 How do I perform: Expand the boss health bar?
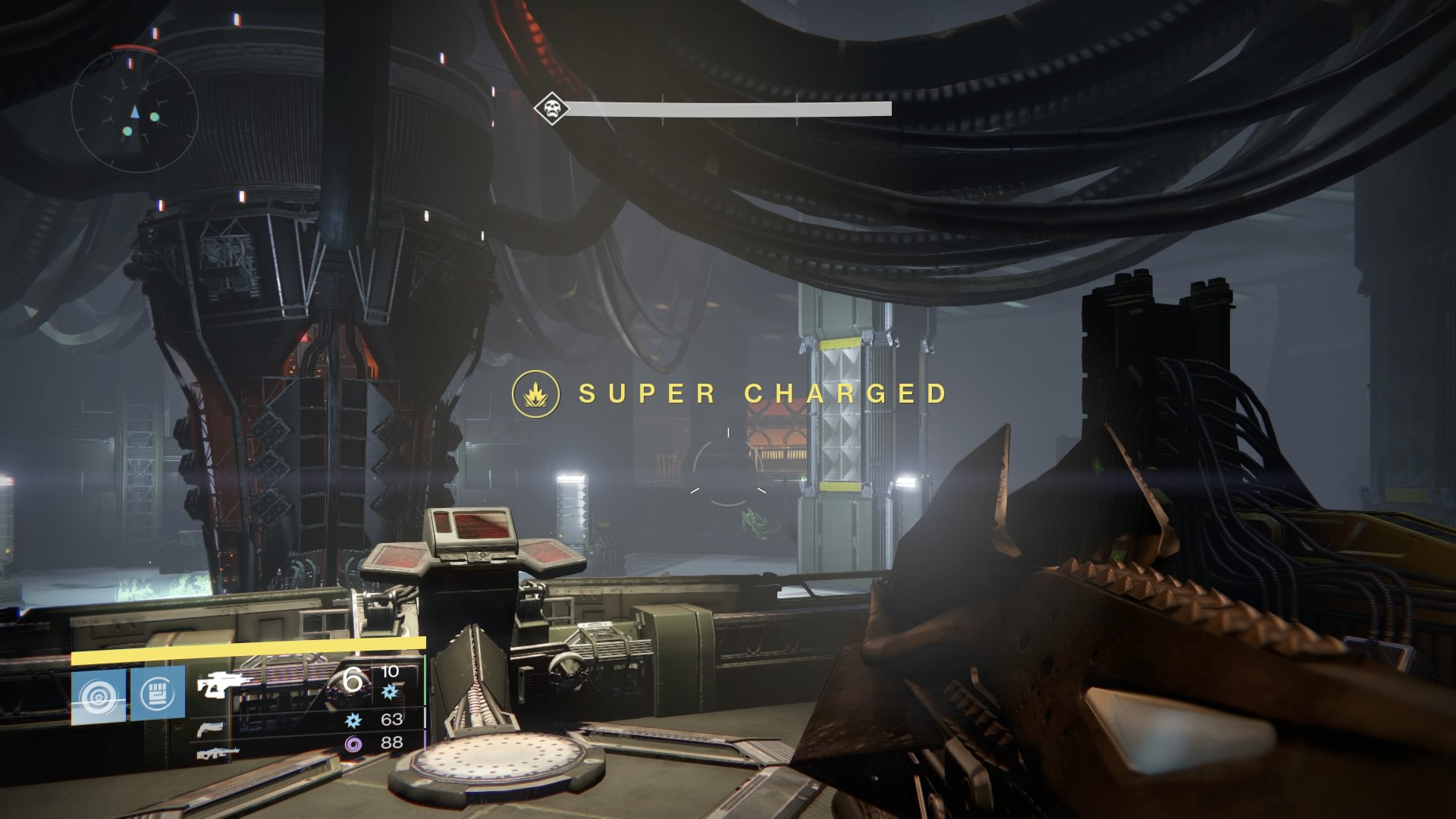tap(728, 108)
